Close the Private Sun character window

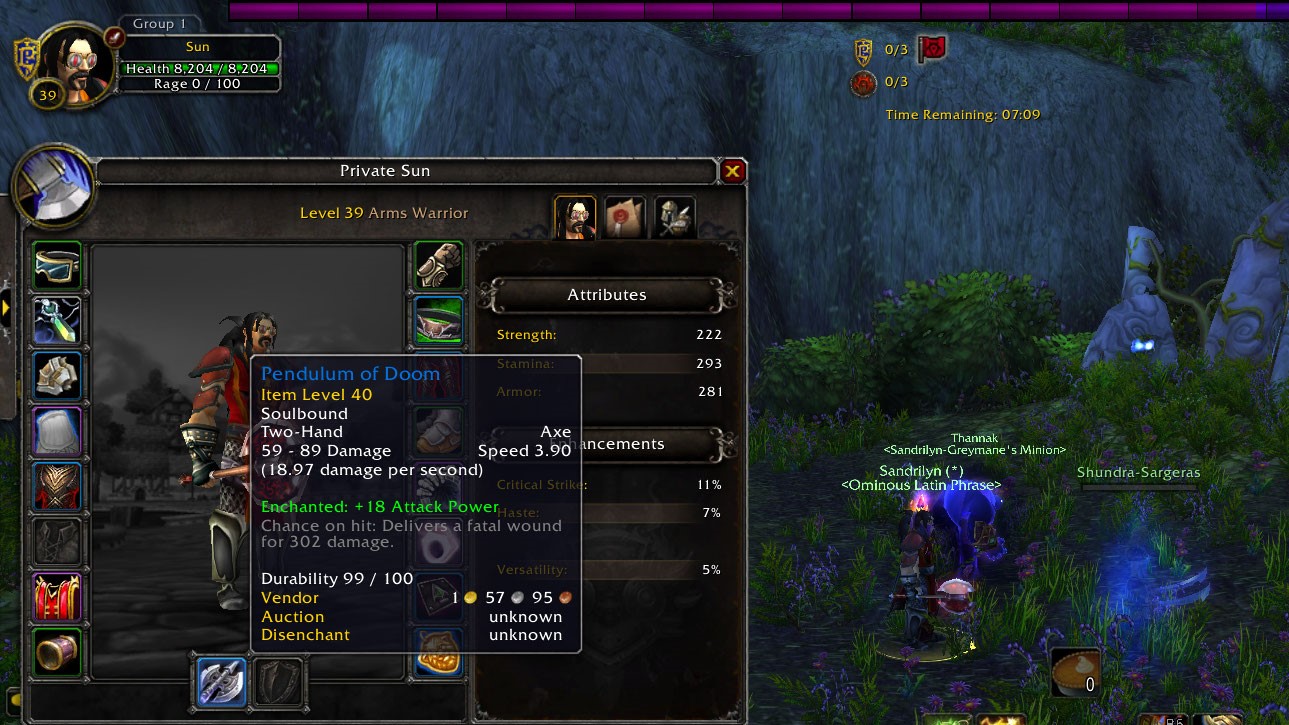[x=732, y=172]
